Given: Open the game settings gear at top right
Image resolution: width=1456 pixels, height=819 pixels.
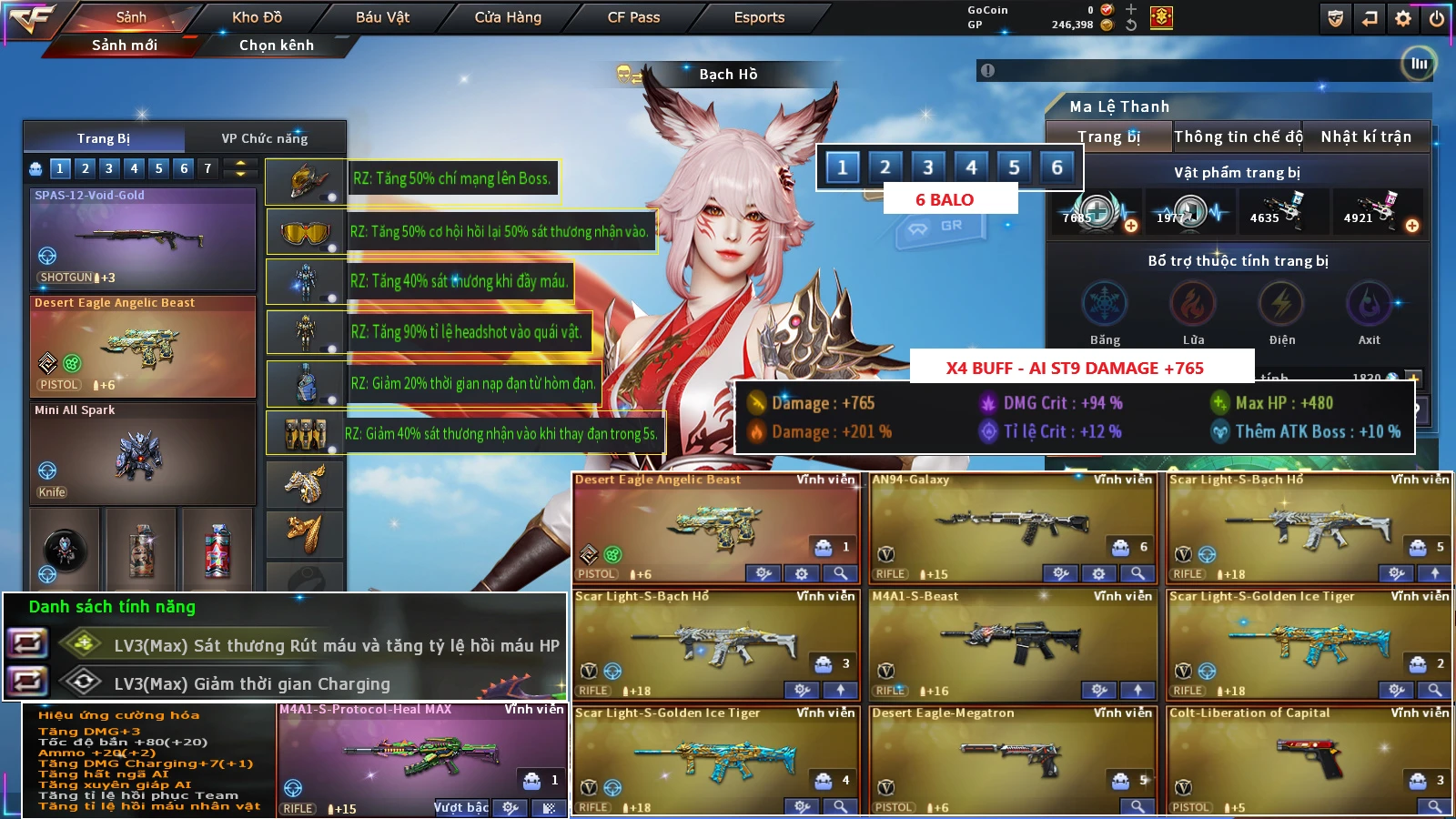Looking at the screenshot, I should (x=1401, y=16).
